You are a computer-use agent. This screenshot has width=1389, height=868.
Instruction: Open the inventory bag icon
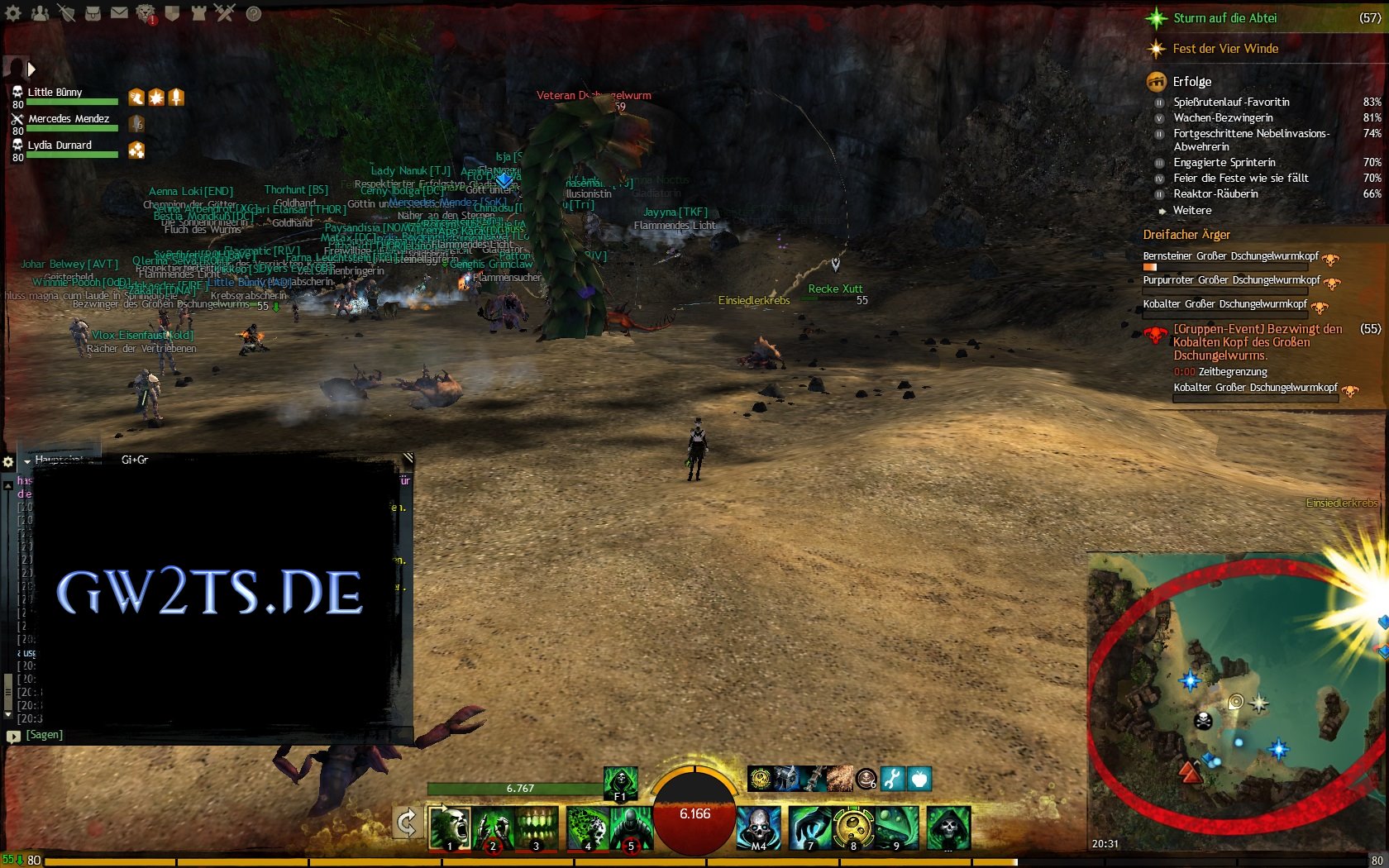pyautogui.click(x=93, y=13)
